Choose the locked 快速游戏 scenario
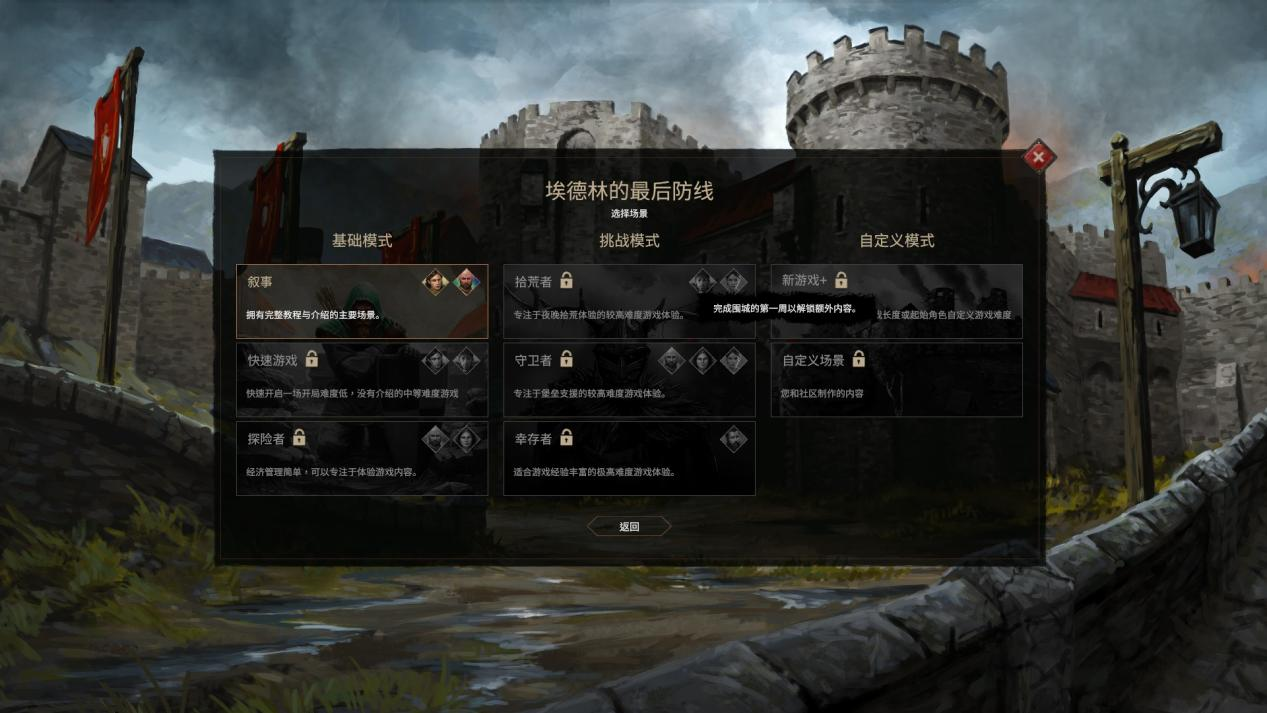1267x713 pixels. tap(361, 379)
